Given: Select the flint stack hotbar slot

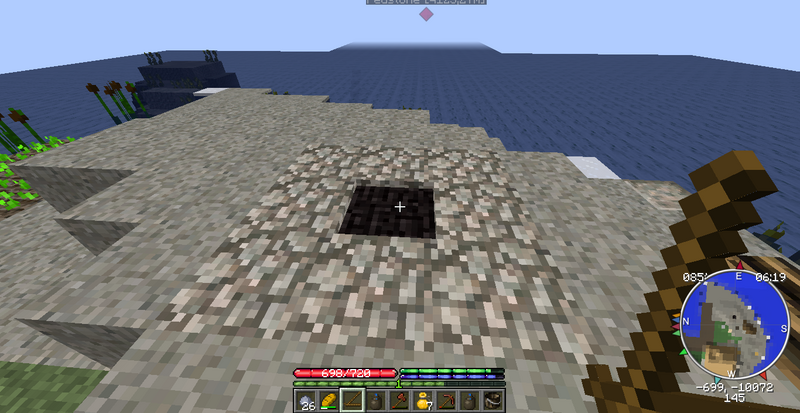Looking at the screenshot, I should click(x=305, y=401).
